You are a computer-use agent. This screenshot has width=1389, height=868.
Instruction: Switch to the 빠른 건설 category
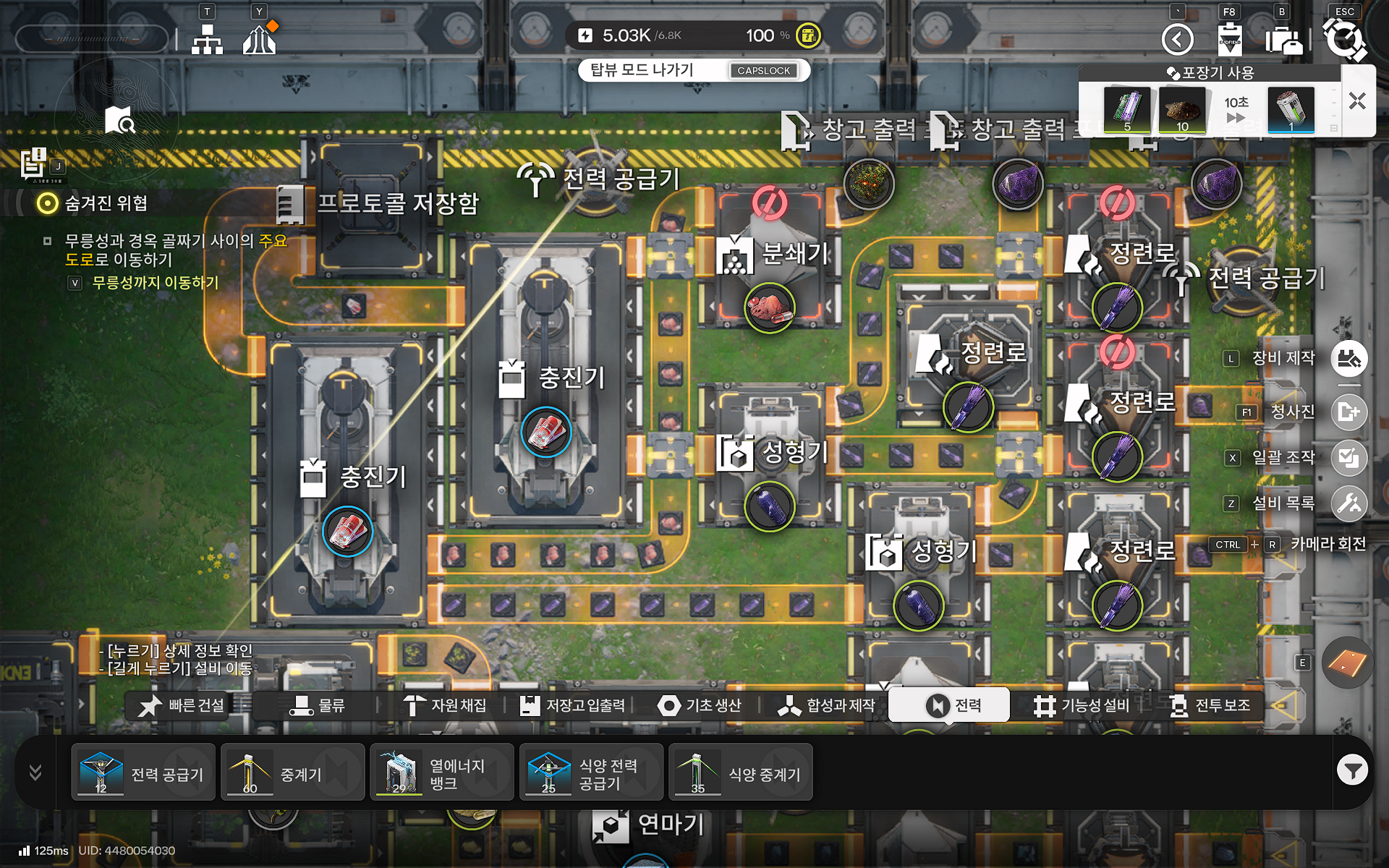182,705
